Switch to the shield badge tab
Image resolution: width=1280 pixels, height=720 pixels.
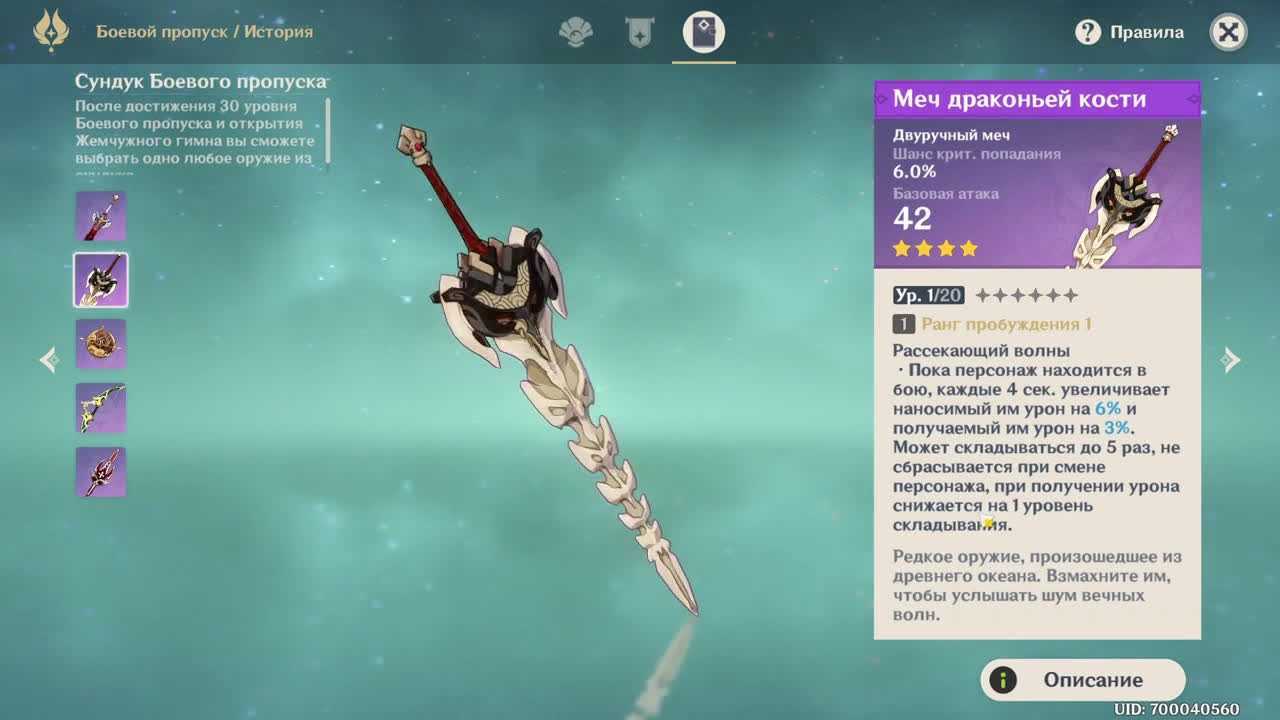pos(639,33)
